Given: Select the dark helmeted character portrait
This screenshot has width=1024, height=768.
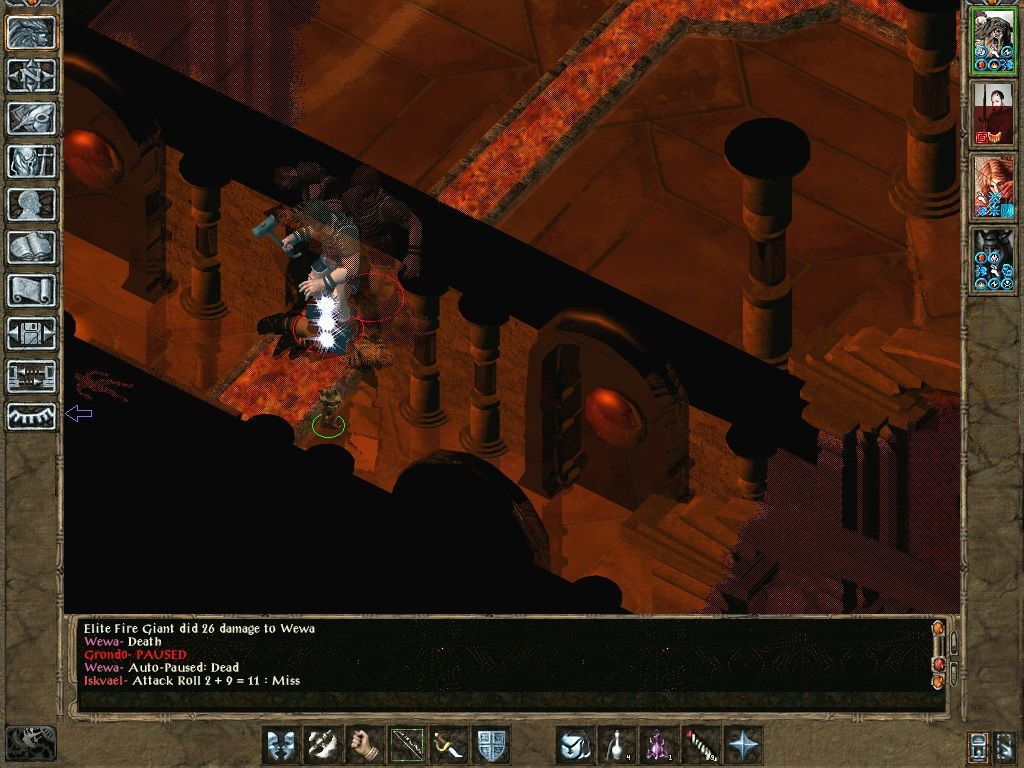Looking at the screenshot, I should (994, 259).
